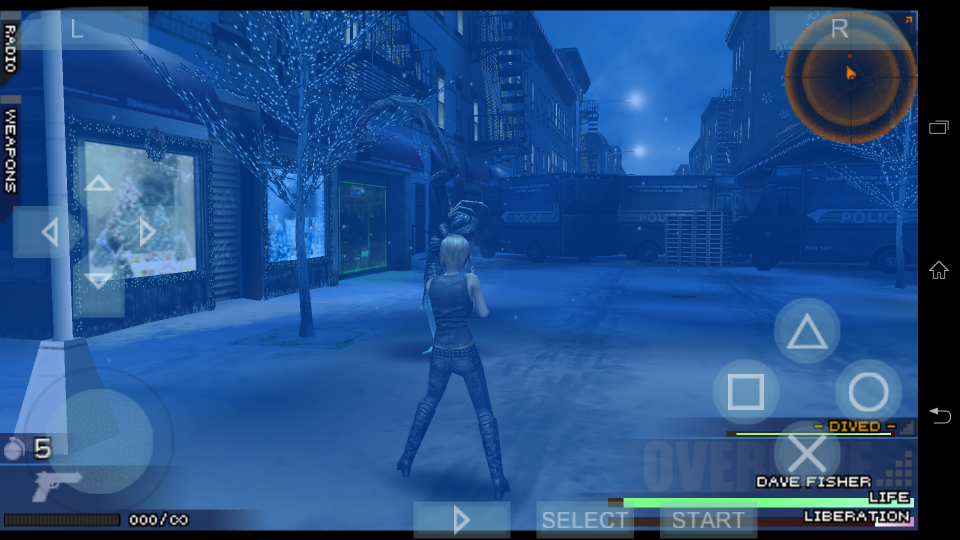Toggle the fast-forward arrow button

(461, 520)
